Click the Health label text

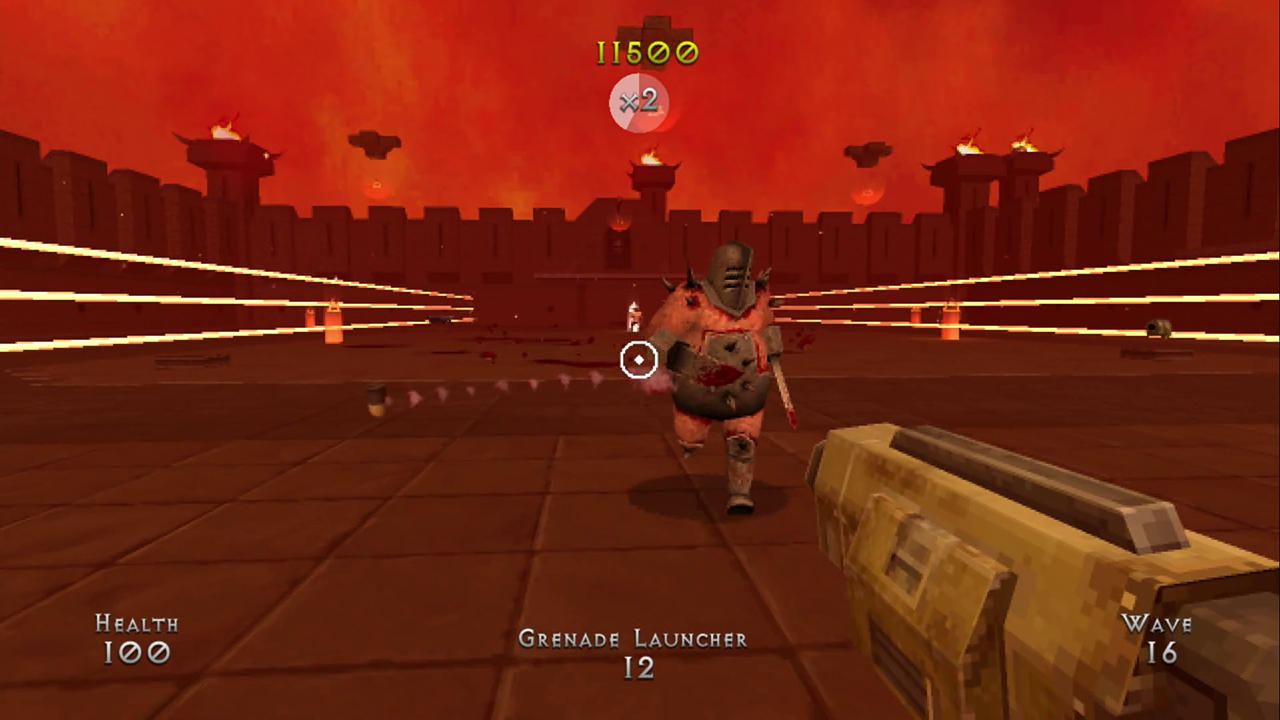pyautogui.click(x=137, y=624)
